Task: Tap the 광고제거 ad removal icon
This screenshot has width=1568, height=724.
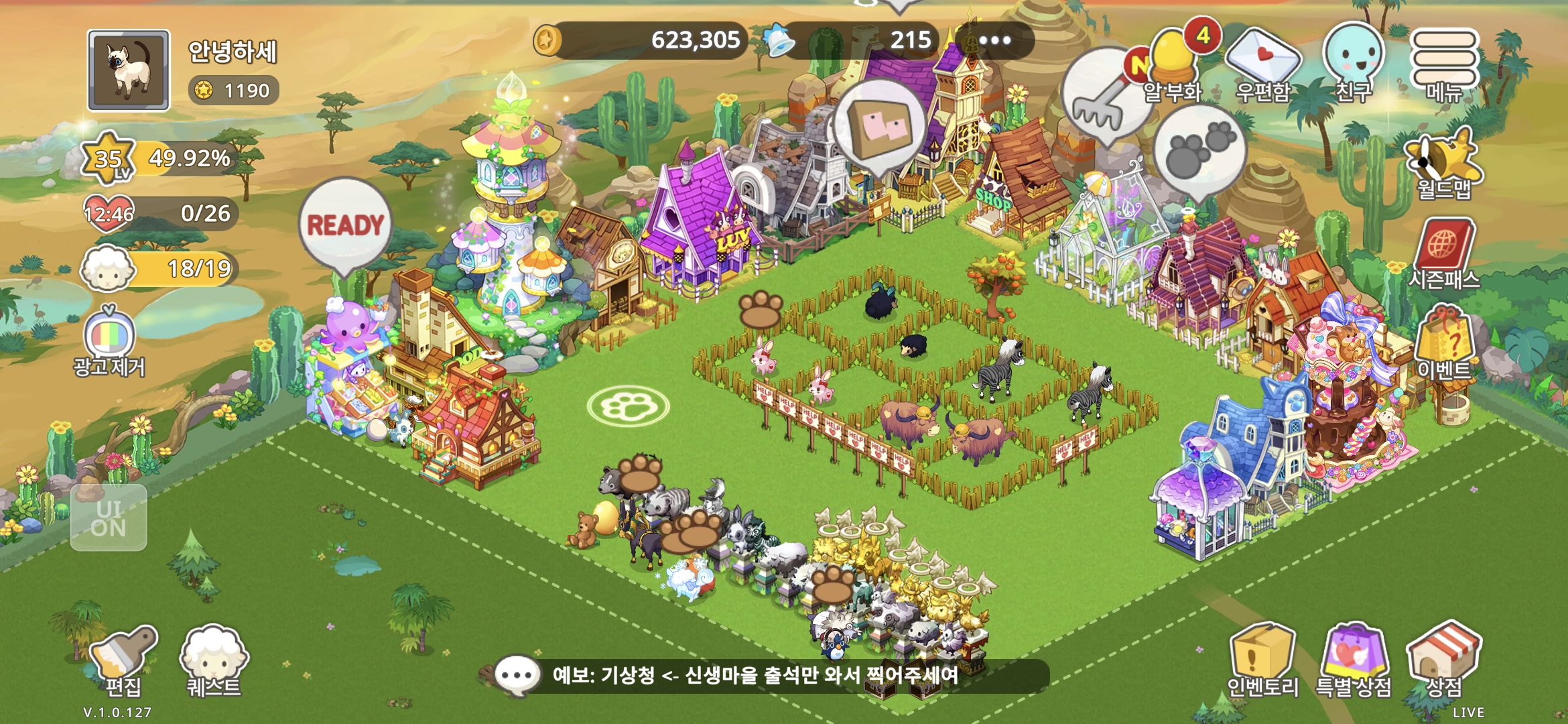Action: pyautogui.click(x=109, y=339)
